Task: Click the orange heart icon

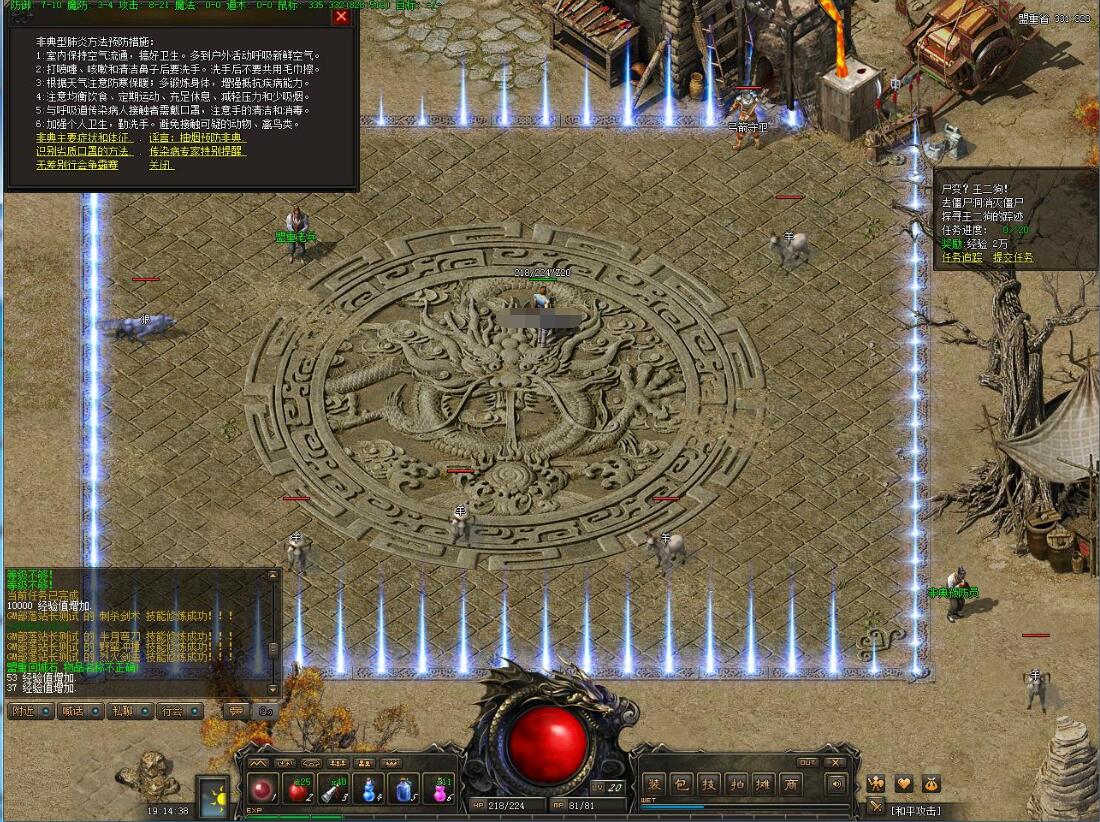Action: pyautogui.click(x=903, y=783)
